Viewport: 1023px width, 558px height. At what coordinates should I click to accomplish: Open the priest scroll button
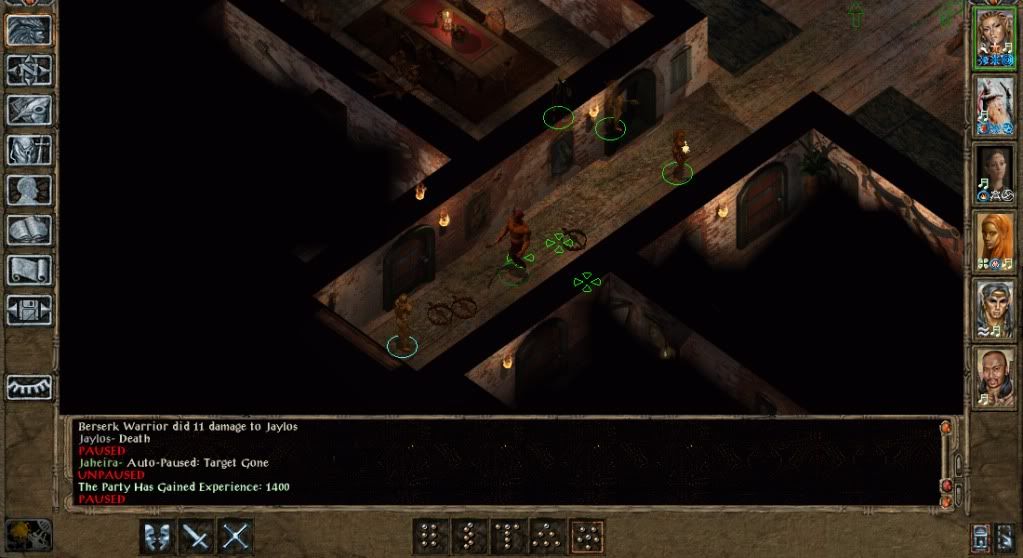pos(29,270)
